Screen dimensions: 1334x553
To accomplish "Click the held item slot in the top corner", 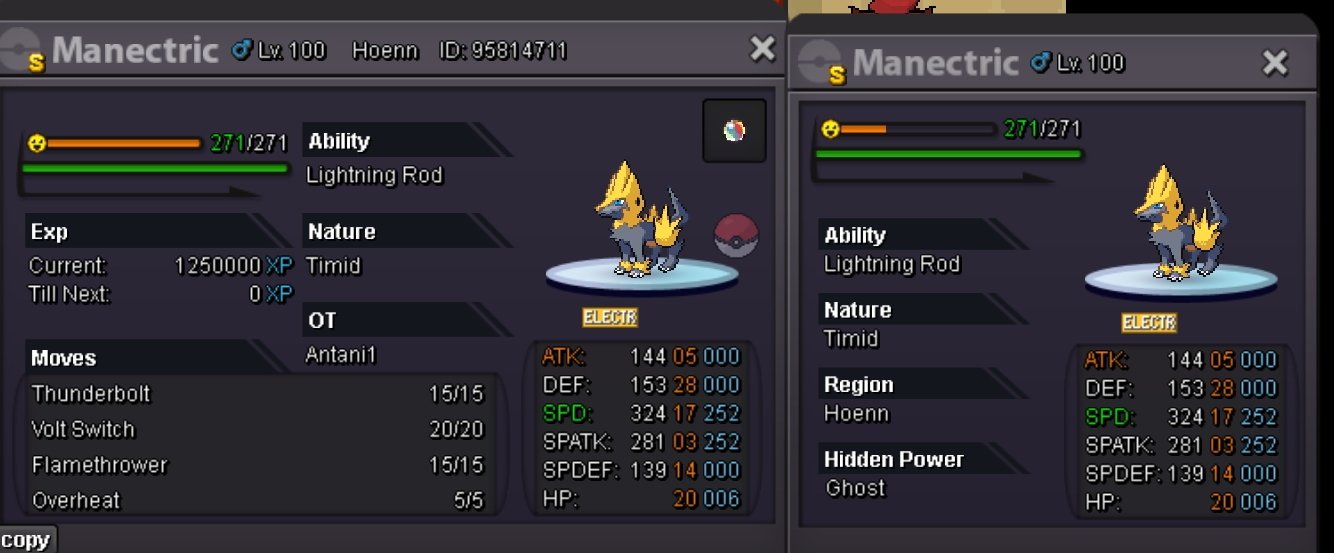I will tap(734, 131).
